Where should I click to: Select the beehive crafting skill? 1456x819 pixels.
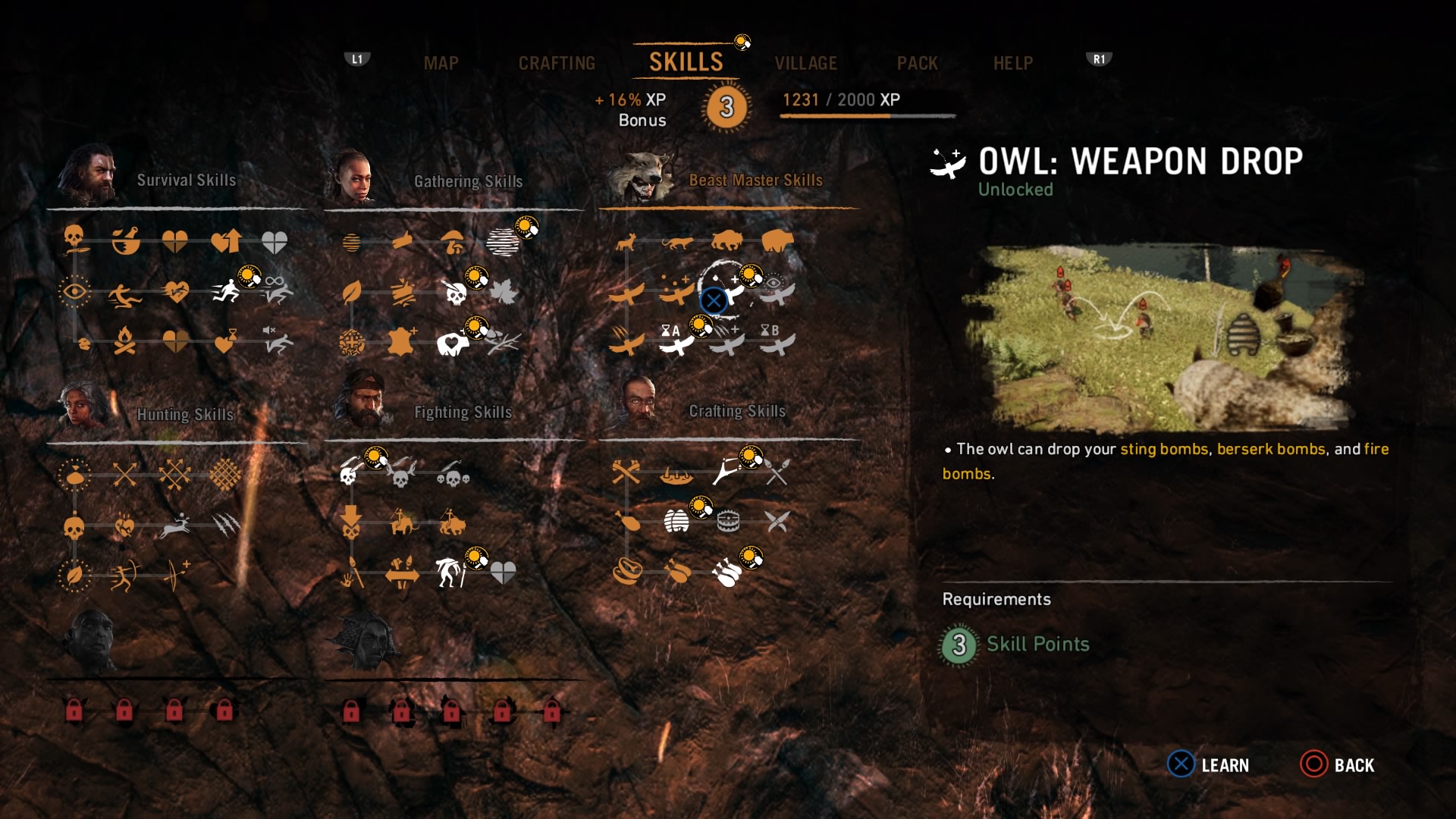pos(676,522)
